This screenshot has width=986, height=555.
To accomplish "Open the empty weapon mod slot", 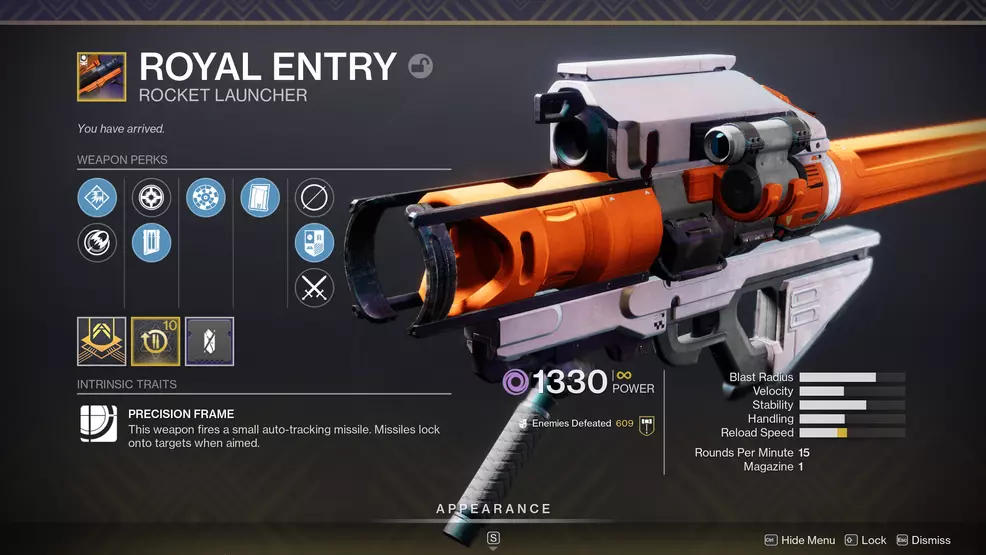I will (x=209, y=342).
